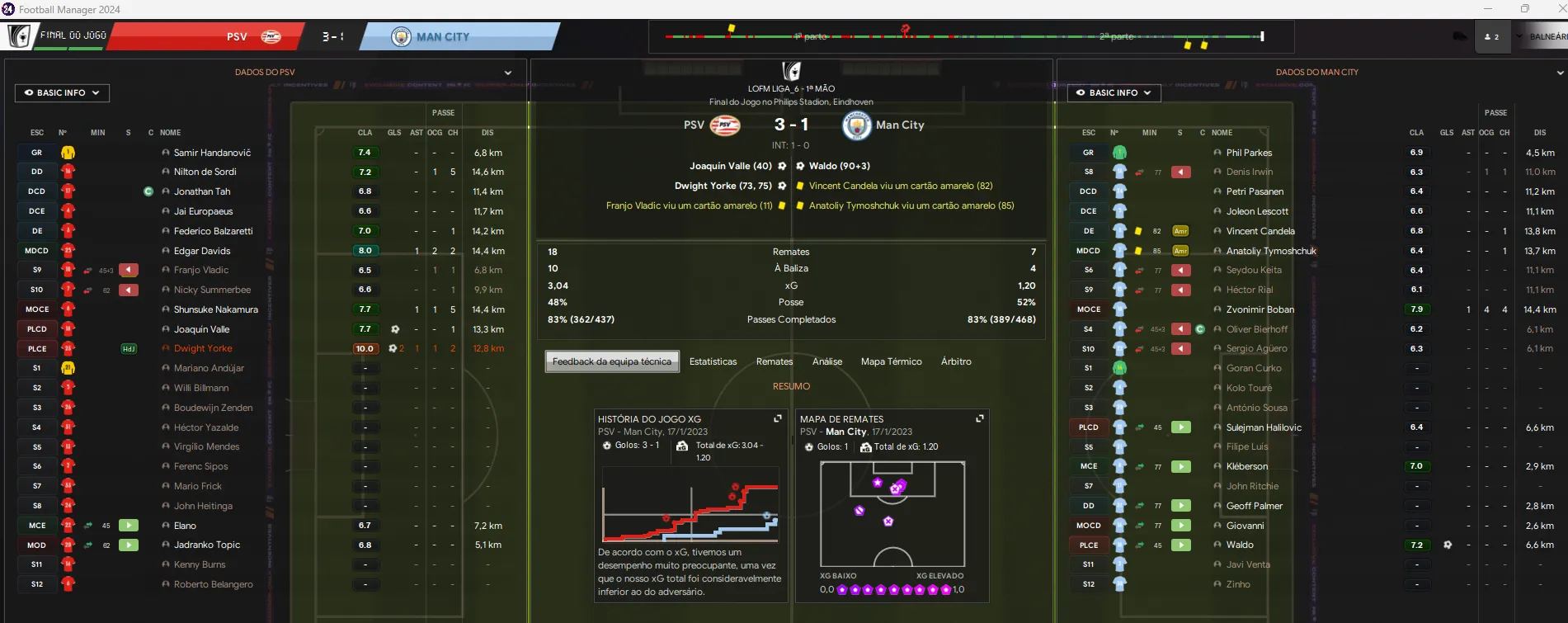1568x623 pixels.
Task: Show the Análise tab
Action: coord(827,361)
